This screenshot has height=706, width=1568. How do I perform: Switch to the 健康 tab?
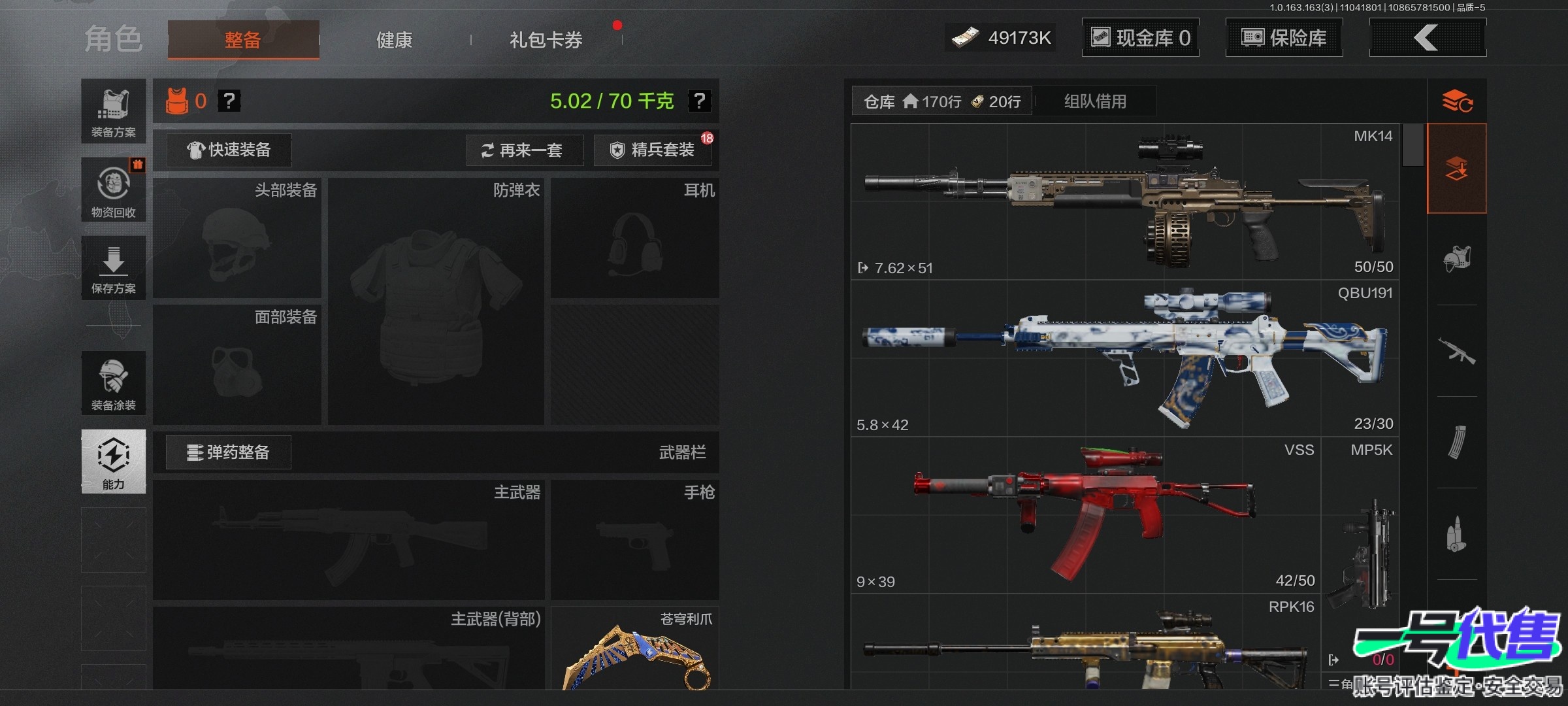[394, 40]
